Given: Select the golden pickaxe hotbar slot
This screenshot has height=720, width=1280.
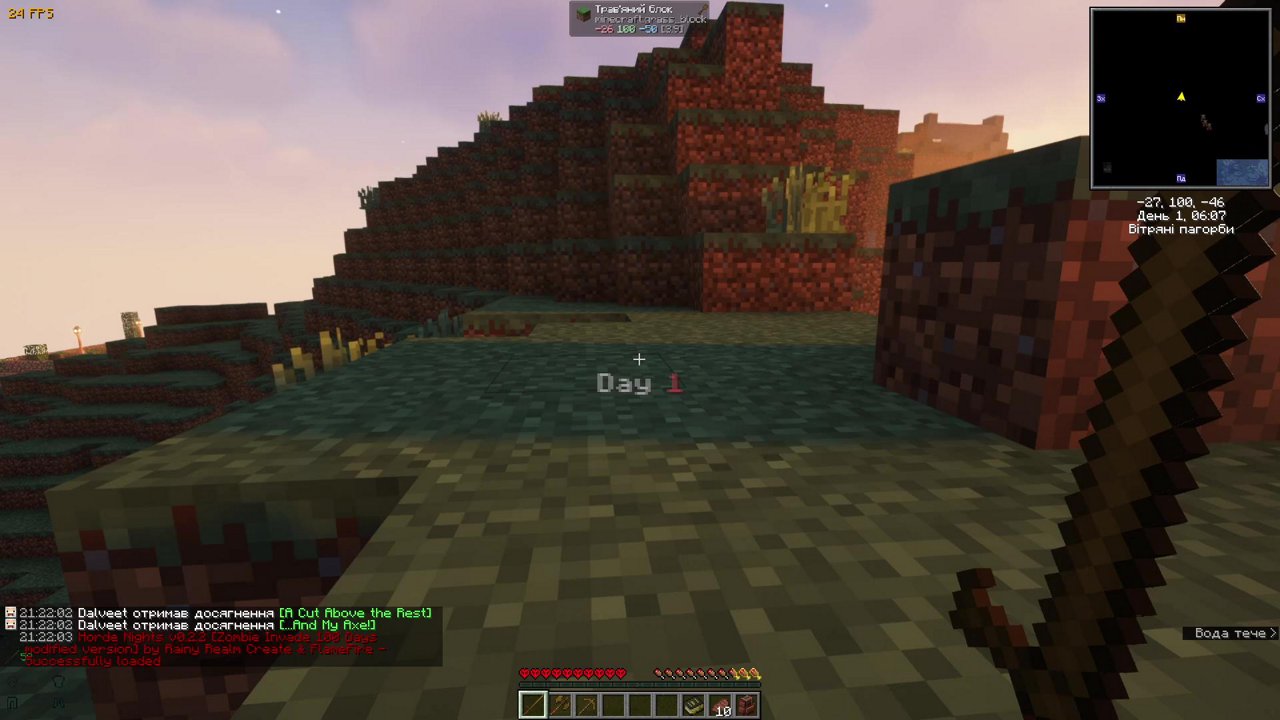Looking at the screenshot, I should click(586, 704).
